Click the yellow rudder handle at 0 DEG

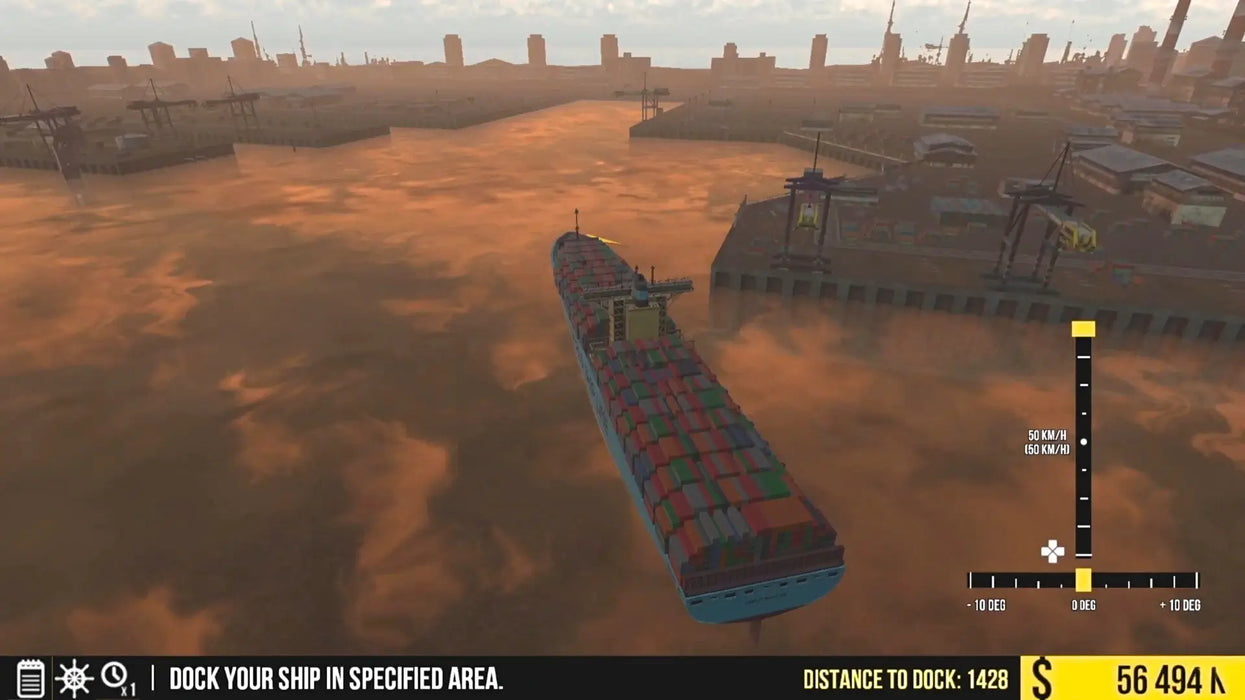pos(1083,580)
